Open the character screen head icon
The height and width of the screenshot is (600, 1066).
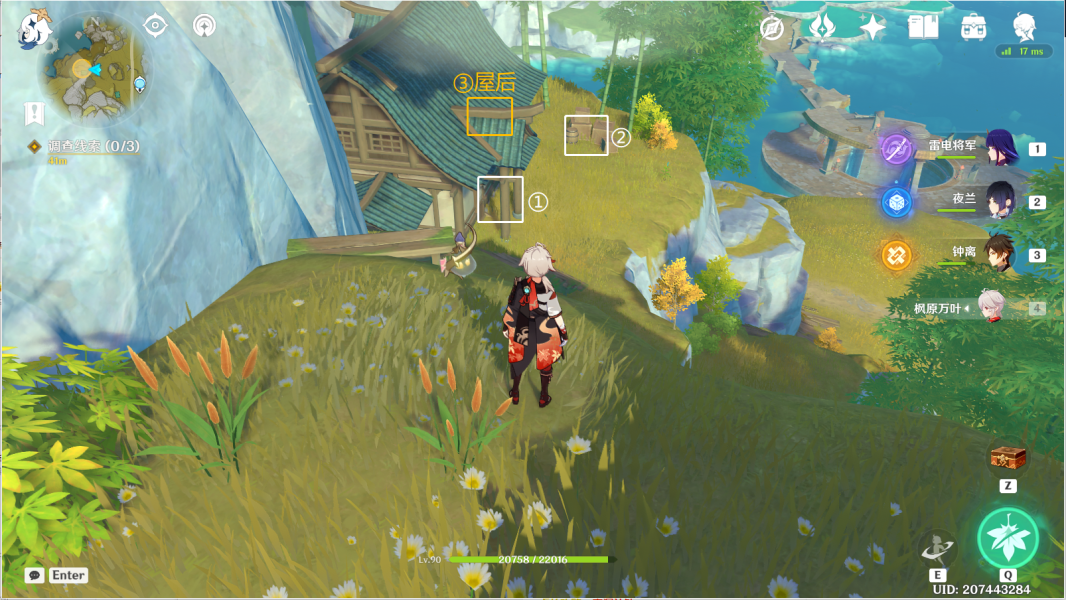tap(1024, 27)
